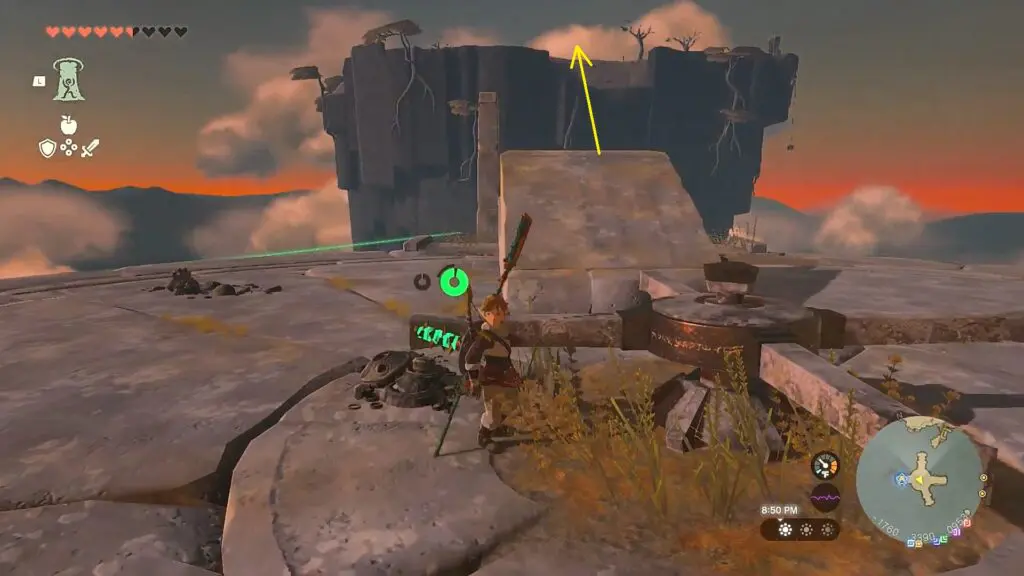Open the circular minimap

point(920,475)
